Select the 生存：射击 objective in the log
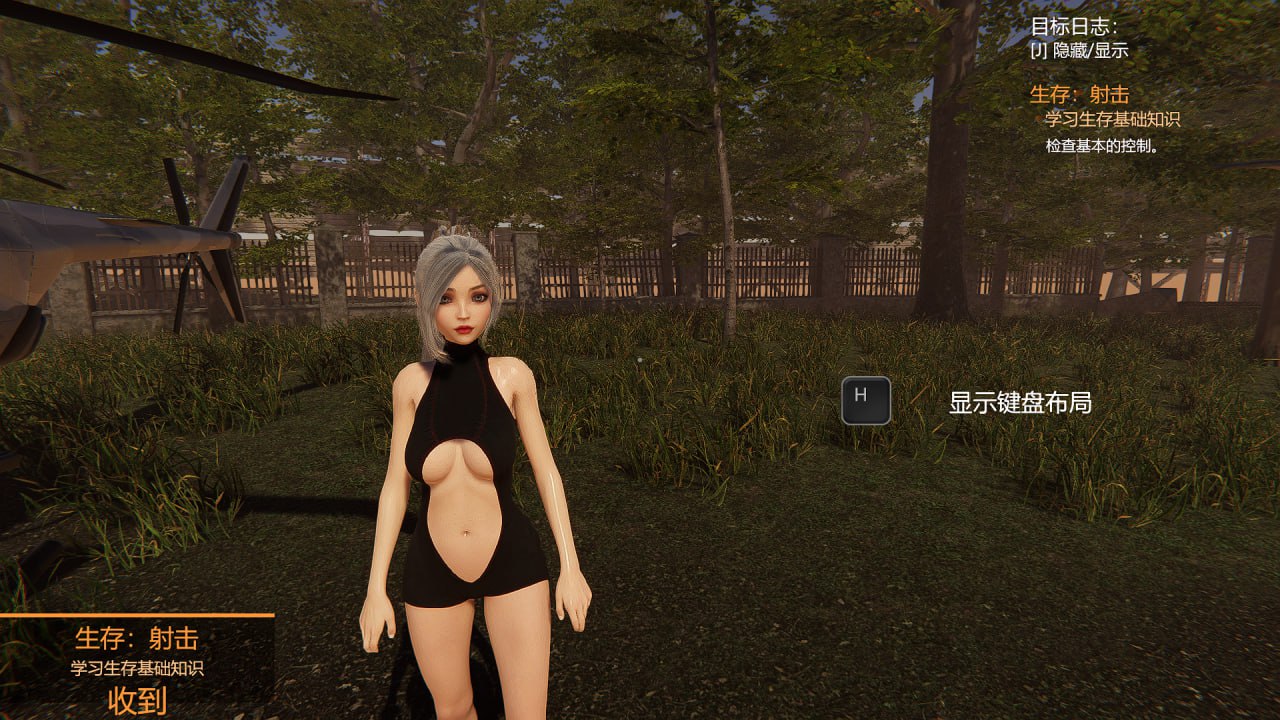 pos(1079,95)
